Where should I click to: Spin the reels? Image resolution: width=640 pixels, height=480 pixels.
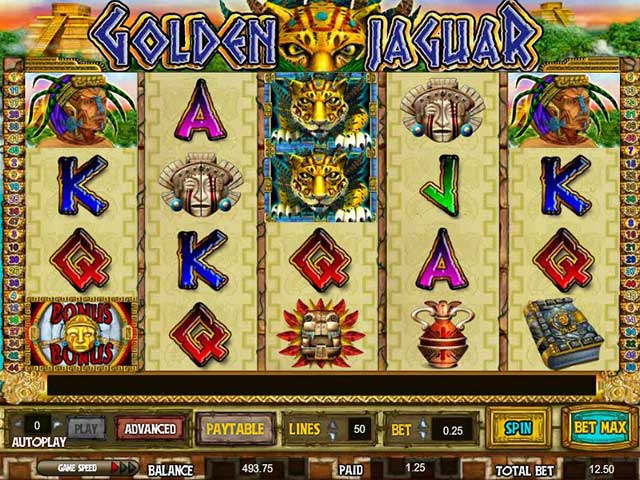pos(517,428)
